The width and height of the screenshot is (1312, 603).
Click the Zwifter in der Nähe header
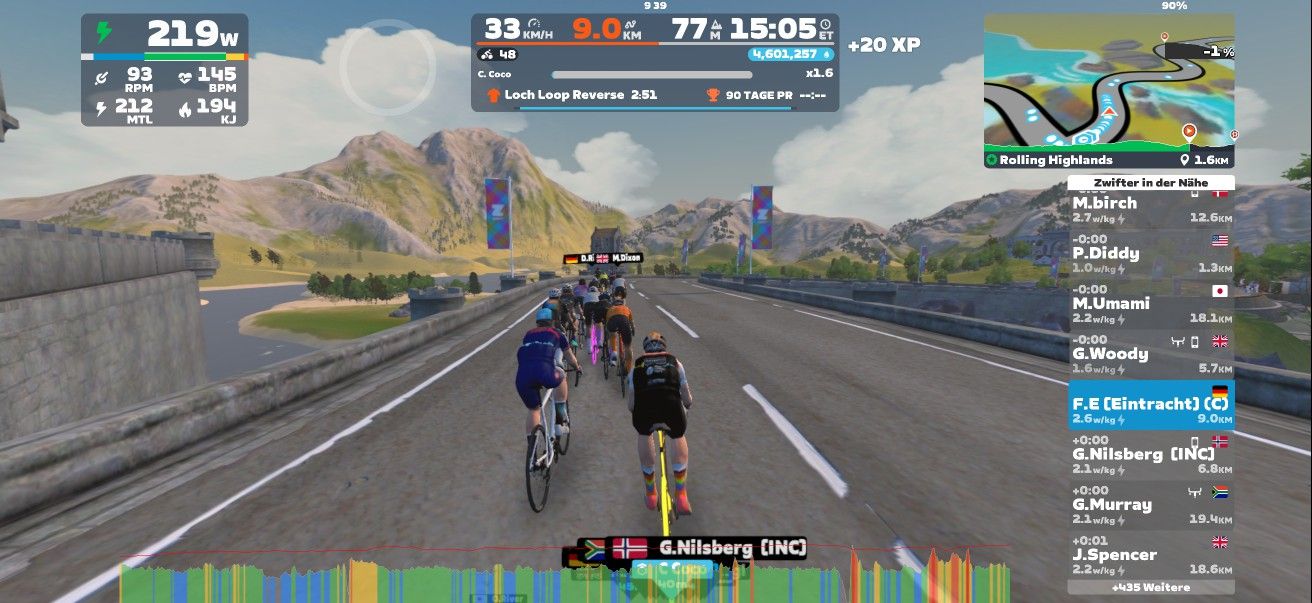coord(1150,183)
